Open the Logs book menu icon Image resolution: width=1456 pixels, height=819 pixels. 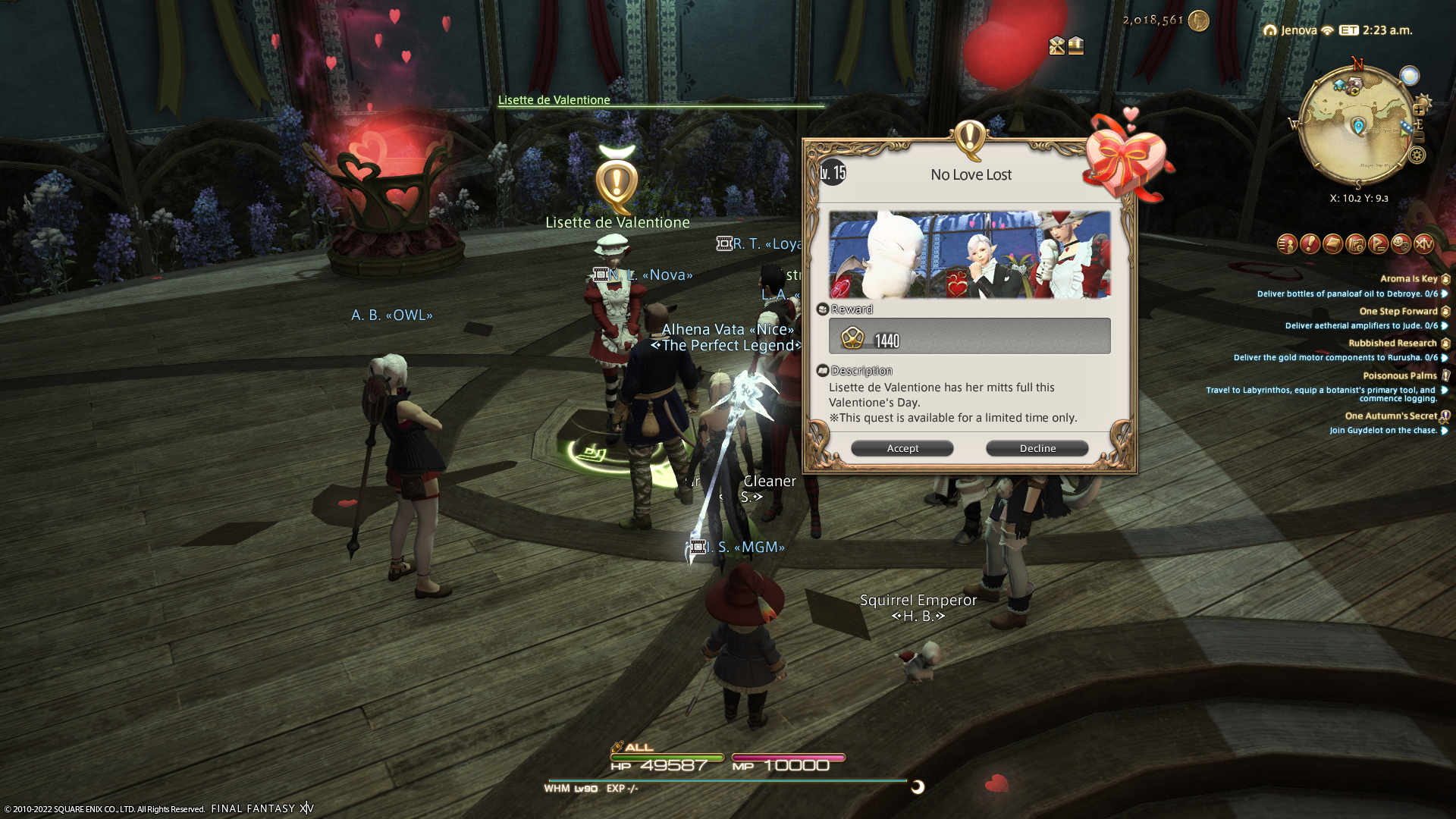pos(1332,243)
